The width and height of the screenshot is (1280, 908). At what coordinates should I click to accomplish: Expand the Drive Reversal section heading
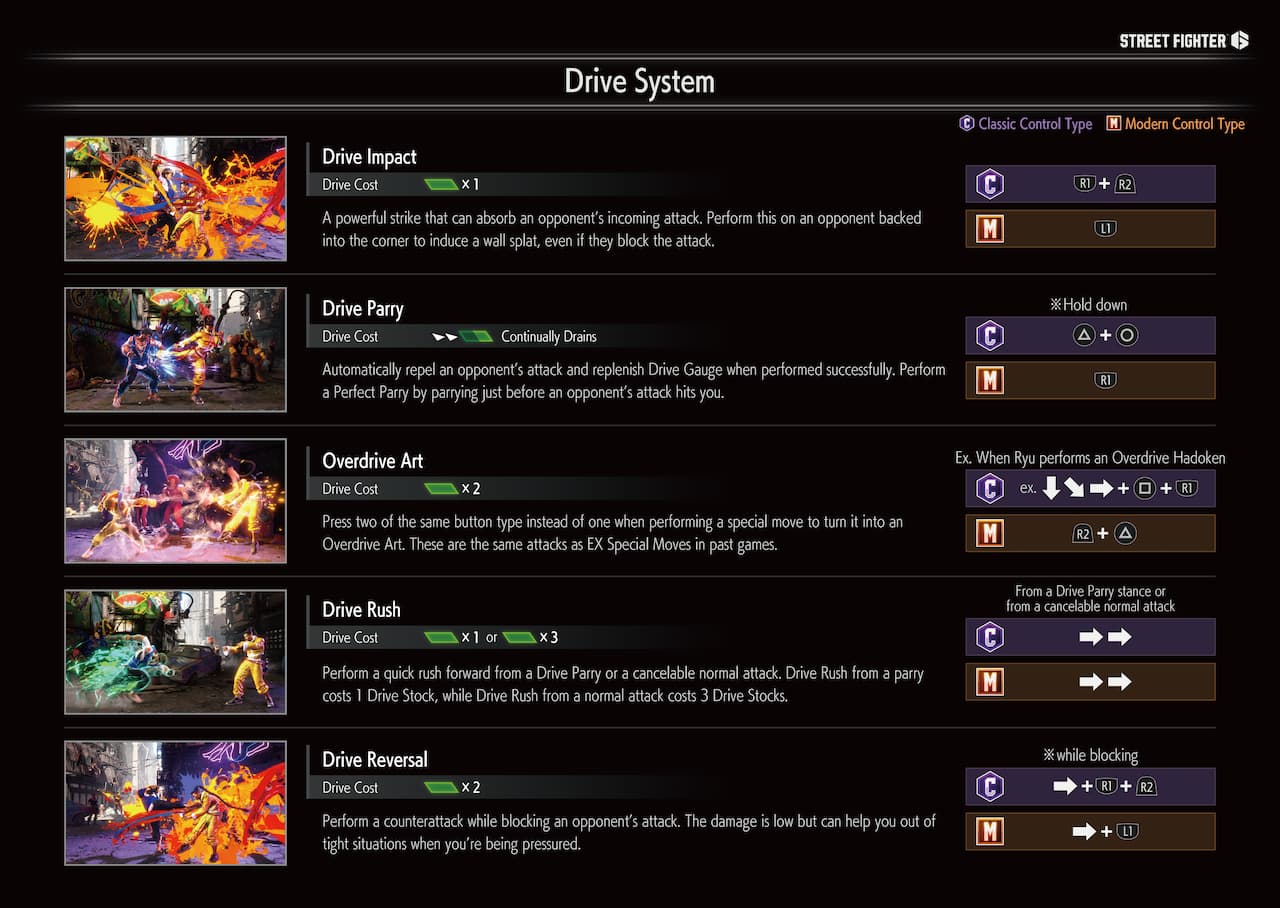375,760
